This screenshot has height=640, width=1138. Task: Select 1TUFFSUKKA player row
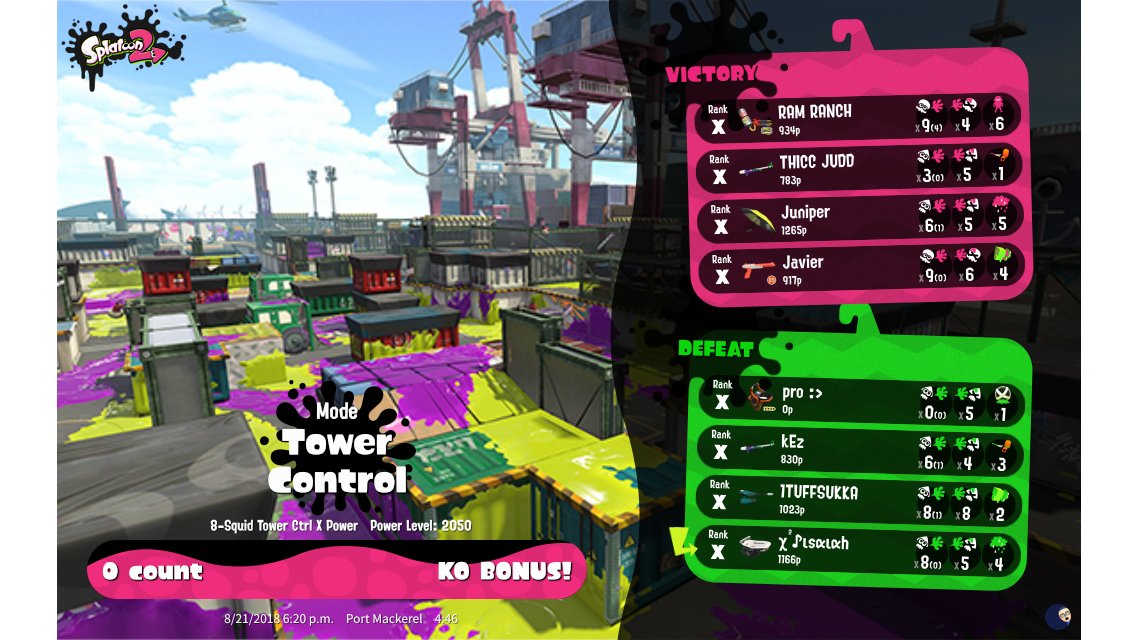pyautogui.click(x=858, y=499)
